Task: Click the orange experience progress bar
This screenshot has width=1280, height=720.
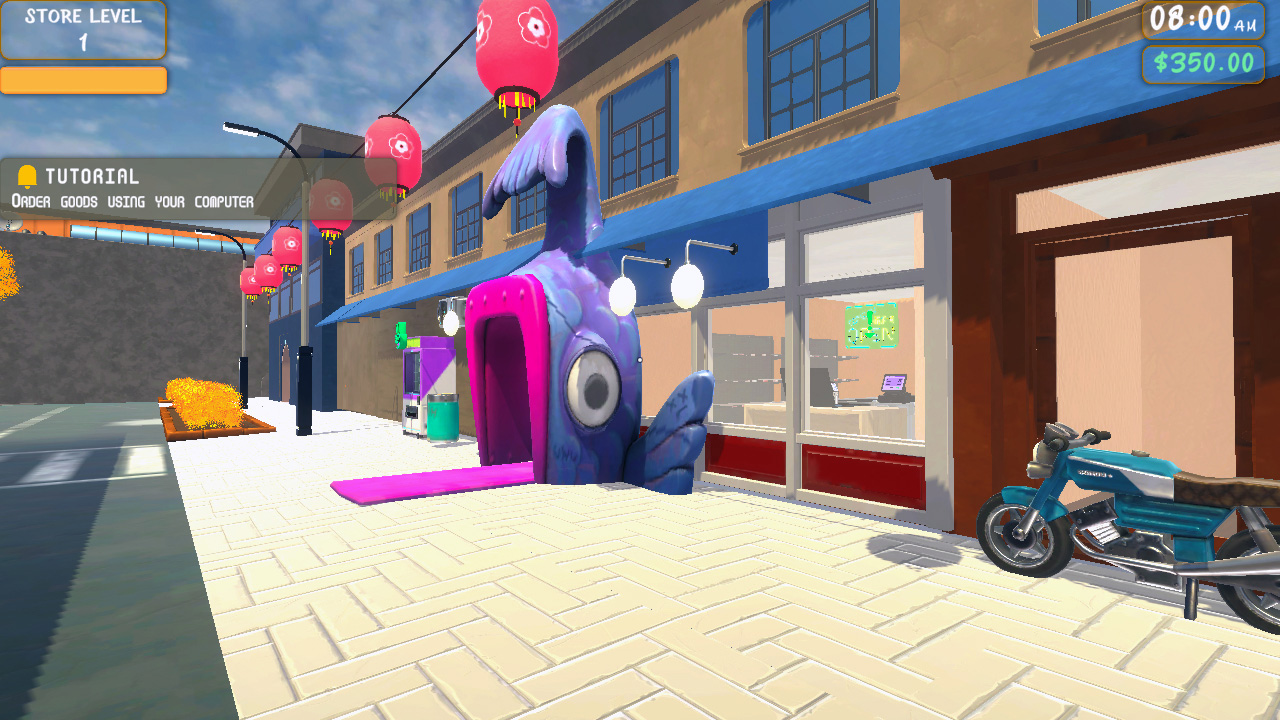Action: click(83, 80)
